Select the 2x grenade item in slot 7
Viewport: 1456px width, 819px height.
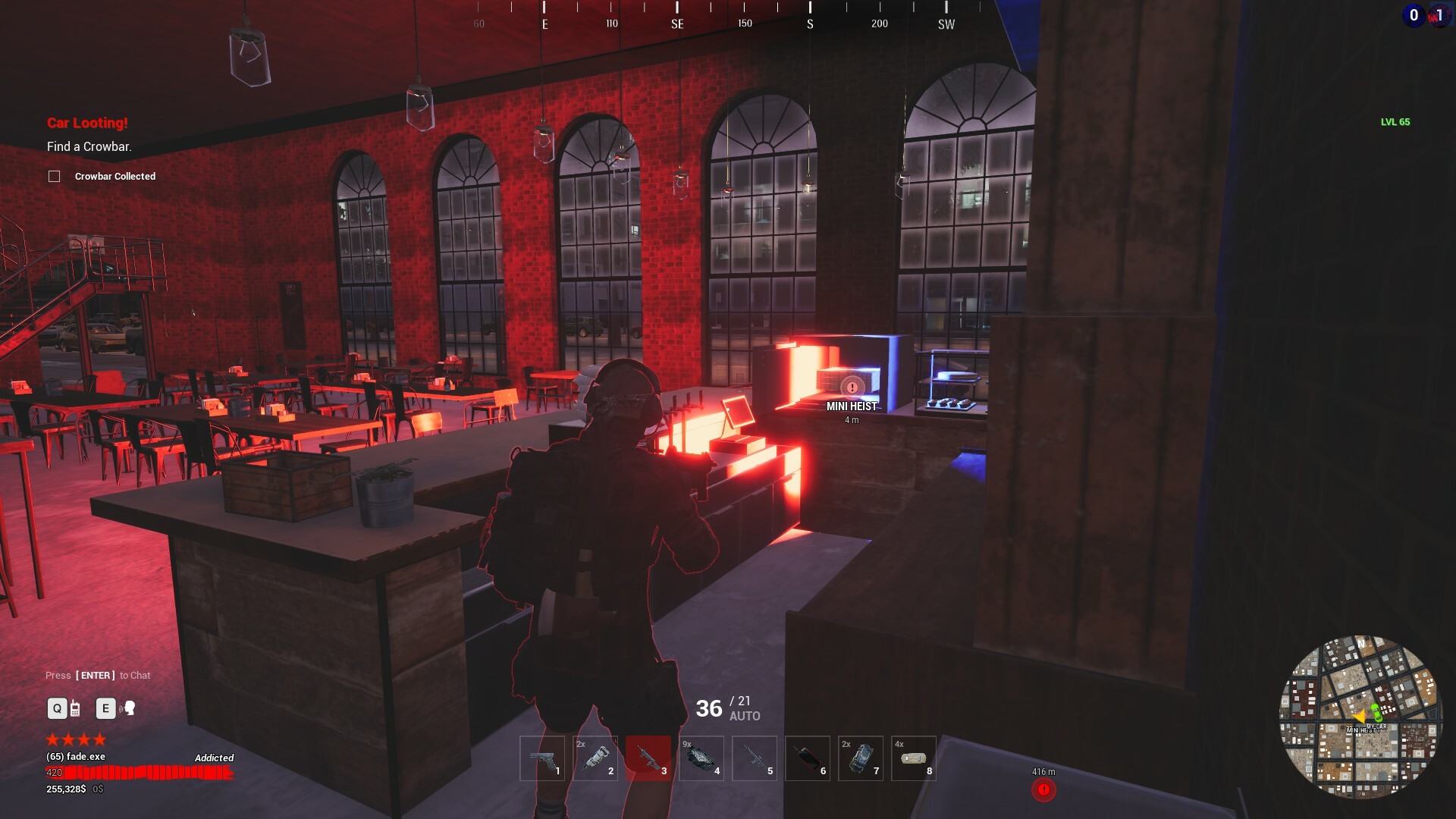pyautogui.click(x=861, y=758)
